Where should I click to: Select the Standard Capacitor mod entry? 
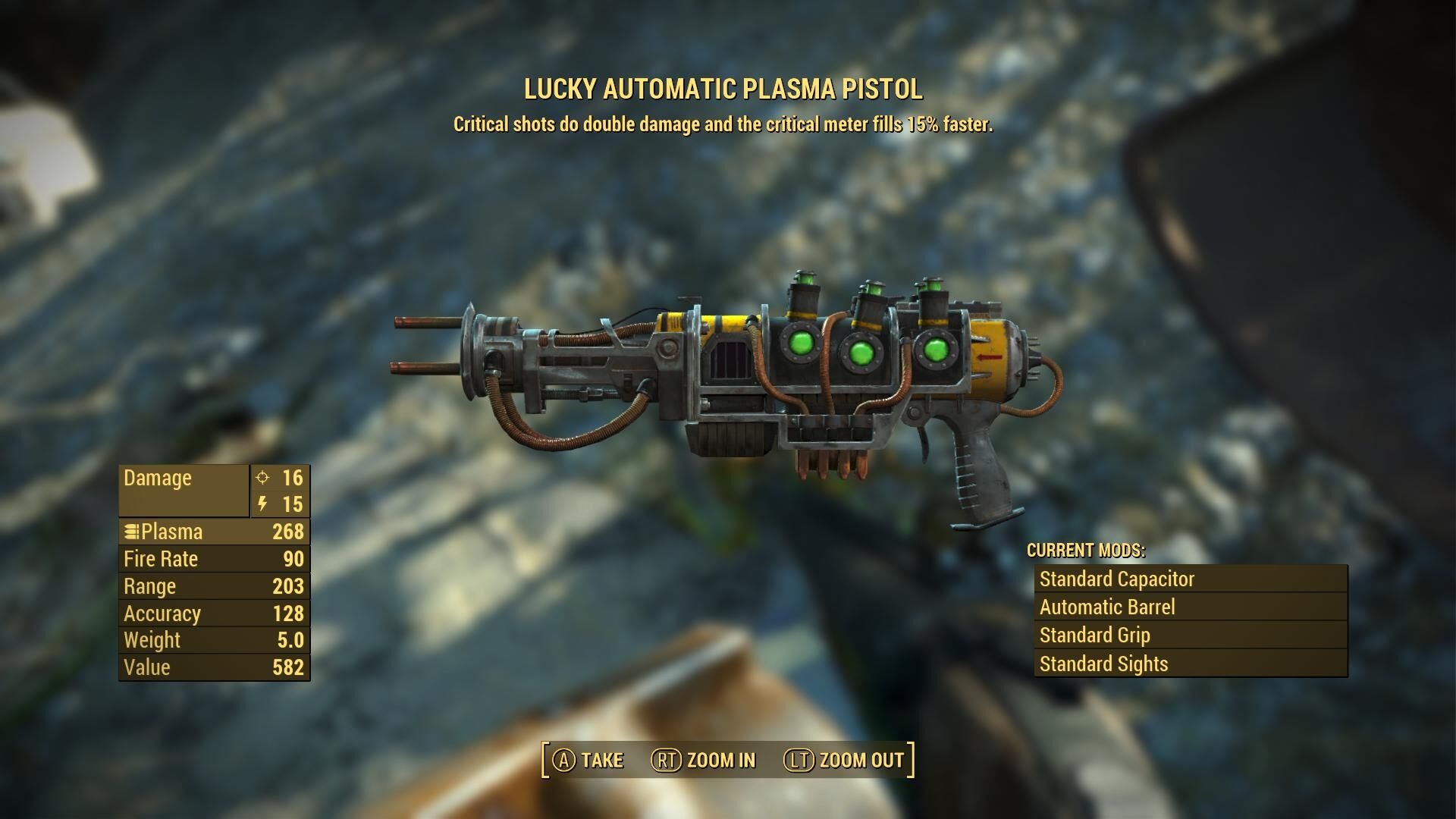pyautogui.click(x=1119, y=579)
